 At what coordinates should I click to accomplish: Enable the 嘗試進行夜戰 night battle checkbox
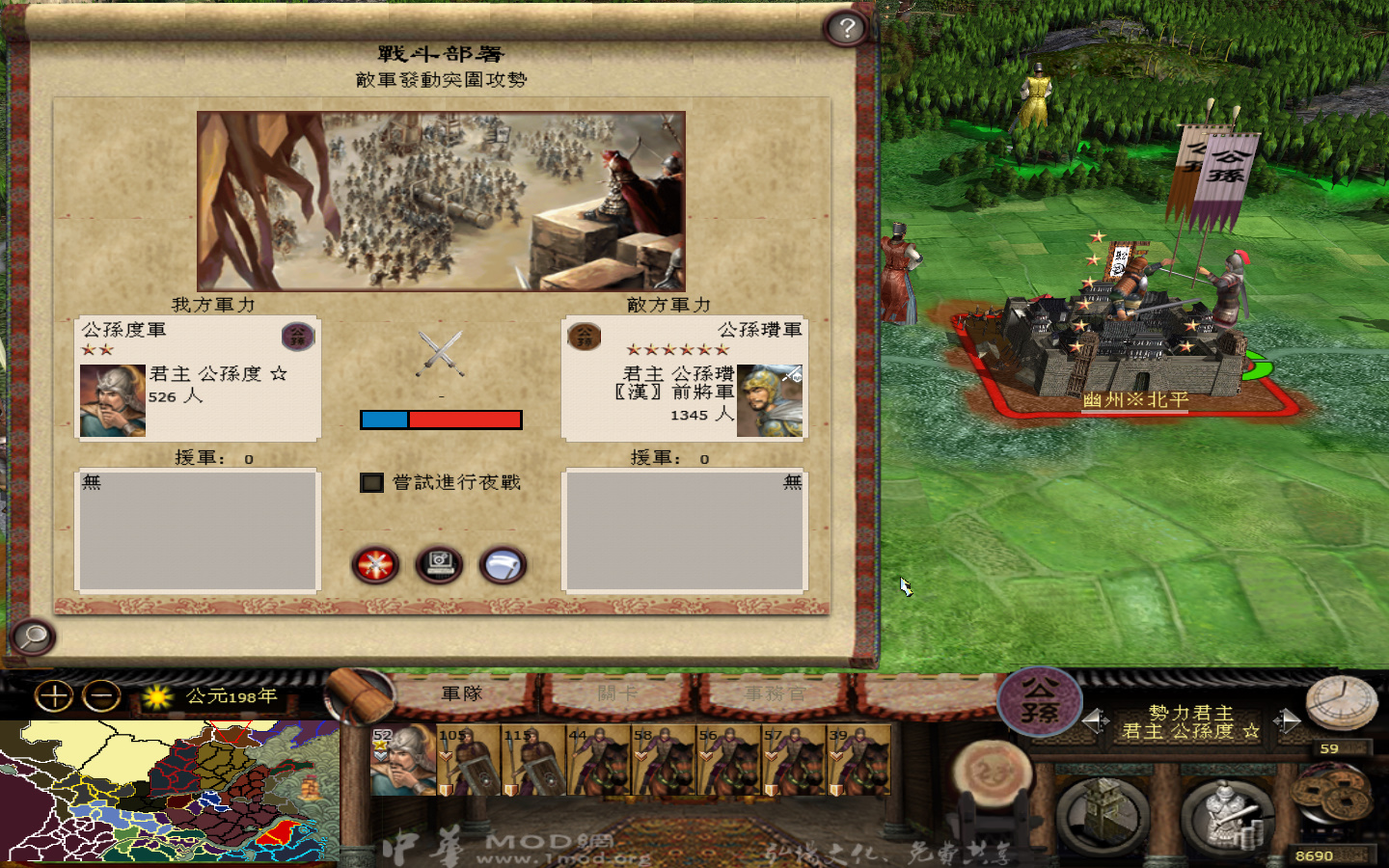[x=371, y=484]
